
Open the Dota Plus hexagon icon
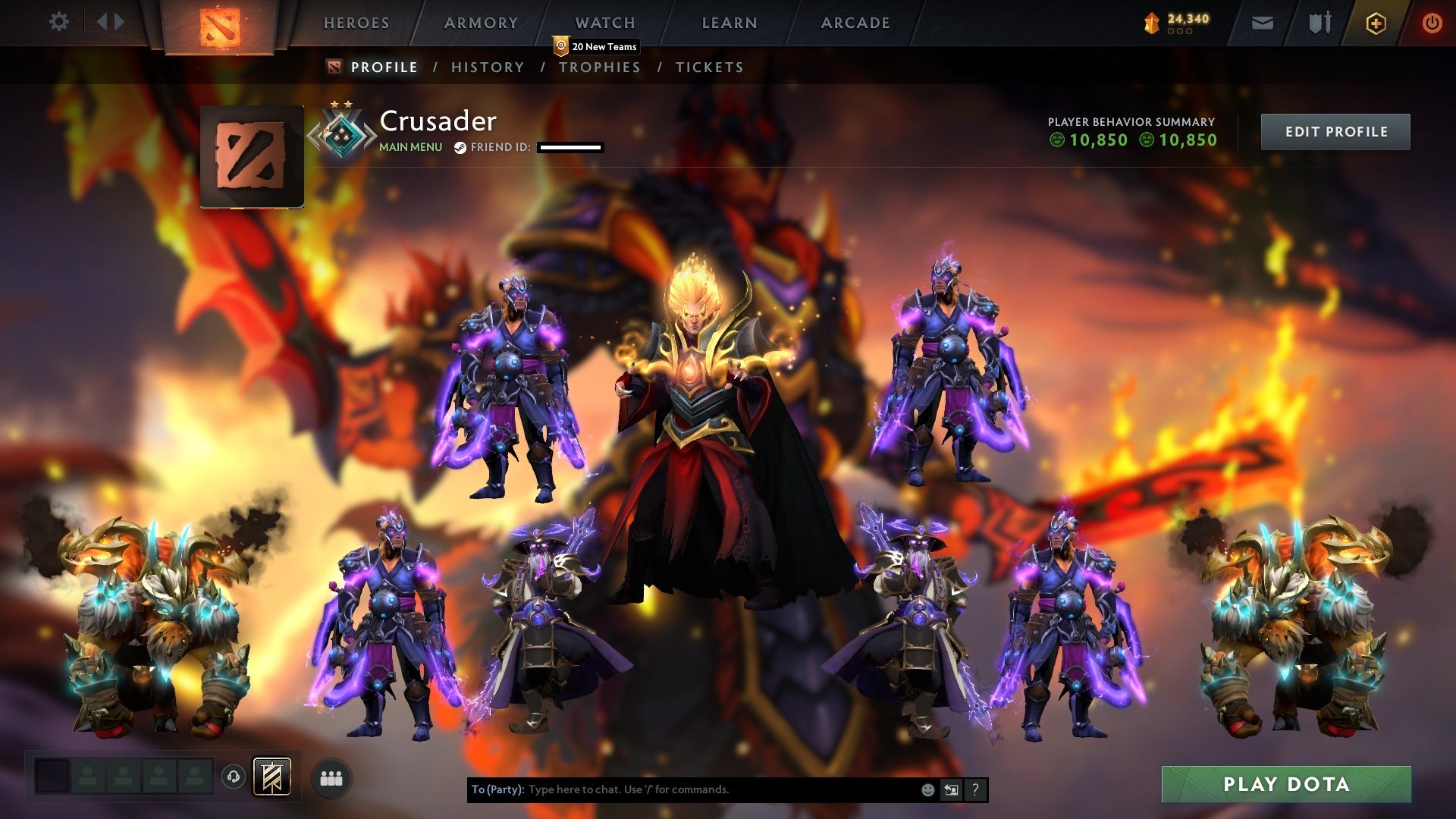point(1376,24)
